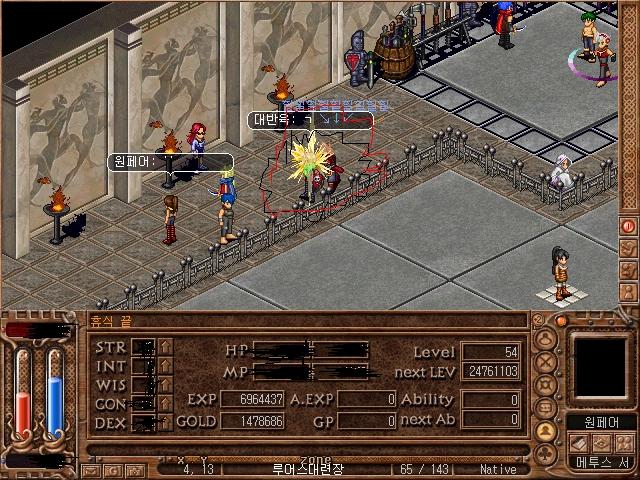Select the highlighted character status icon
The height and width of the screenshot is (480, 640).
547,431
